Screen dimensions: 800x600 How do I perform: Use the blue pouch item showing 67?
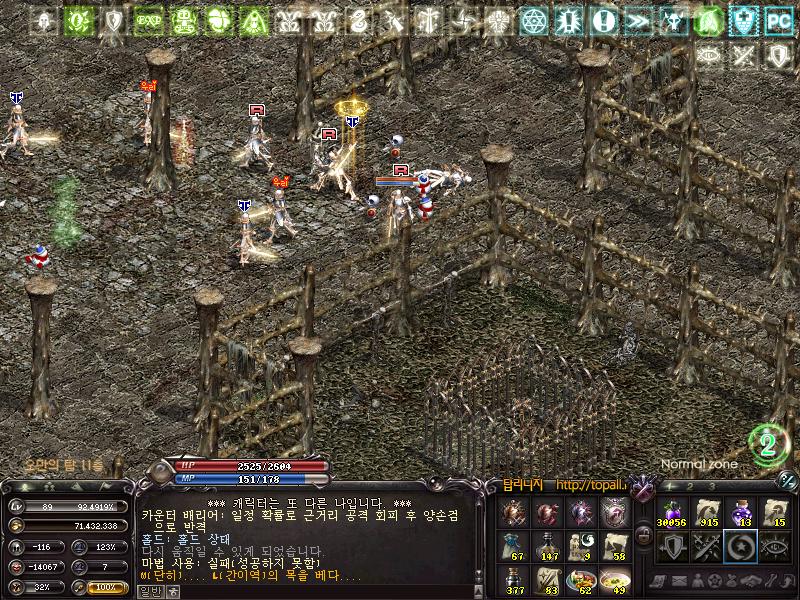point(515,546)
